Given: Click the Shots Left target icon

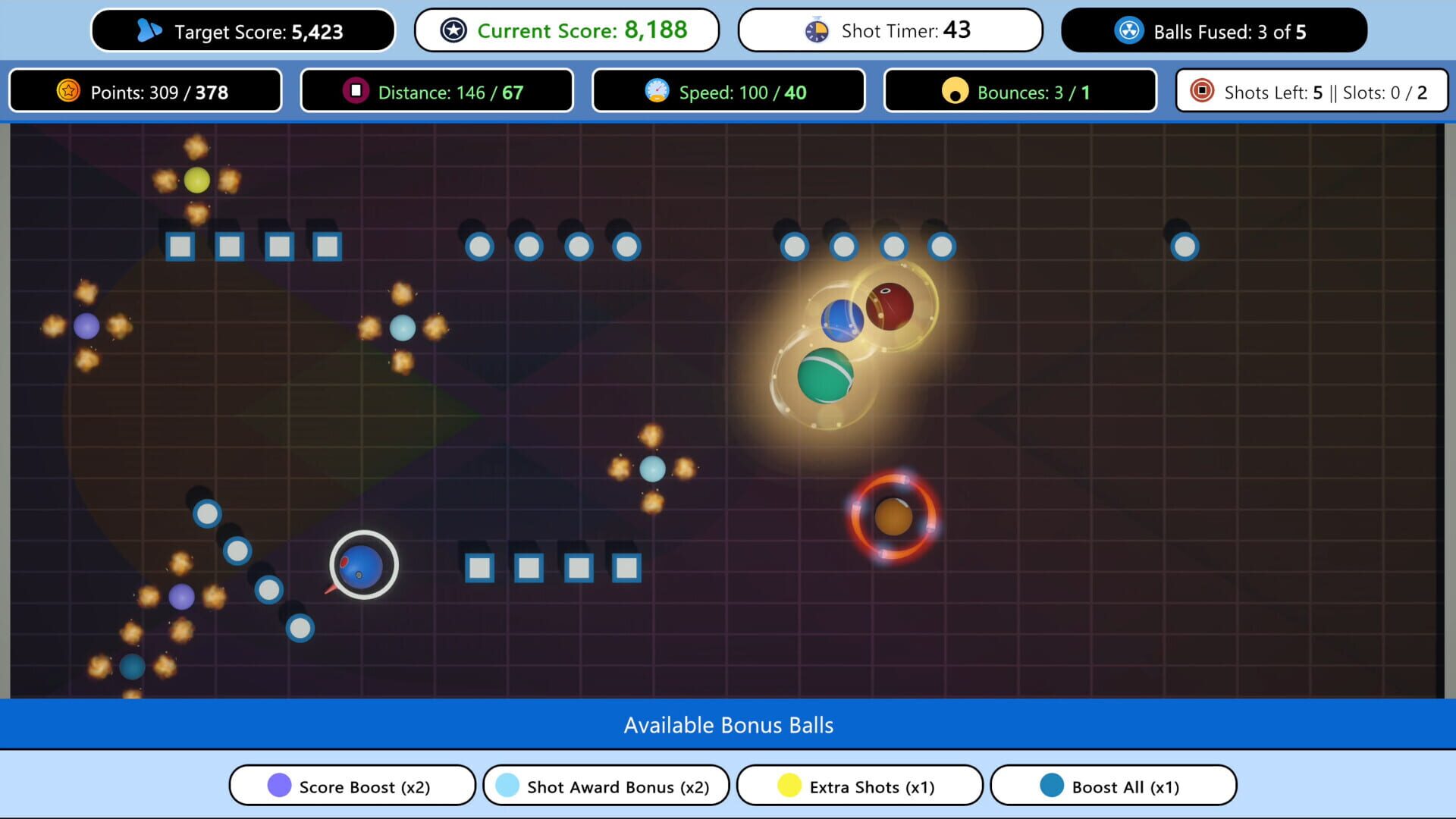Looking at the screenshot, I should [x=1202, y=92].
